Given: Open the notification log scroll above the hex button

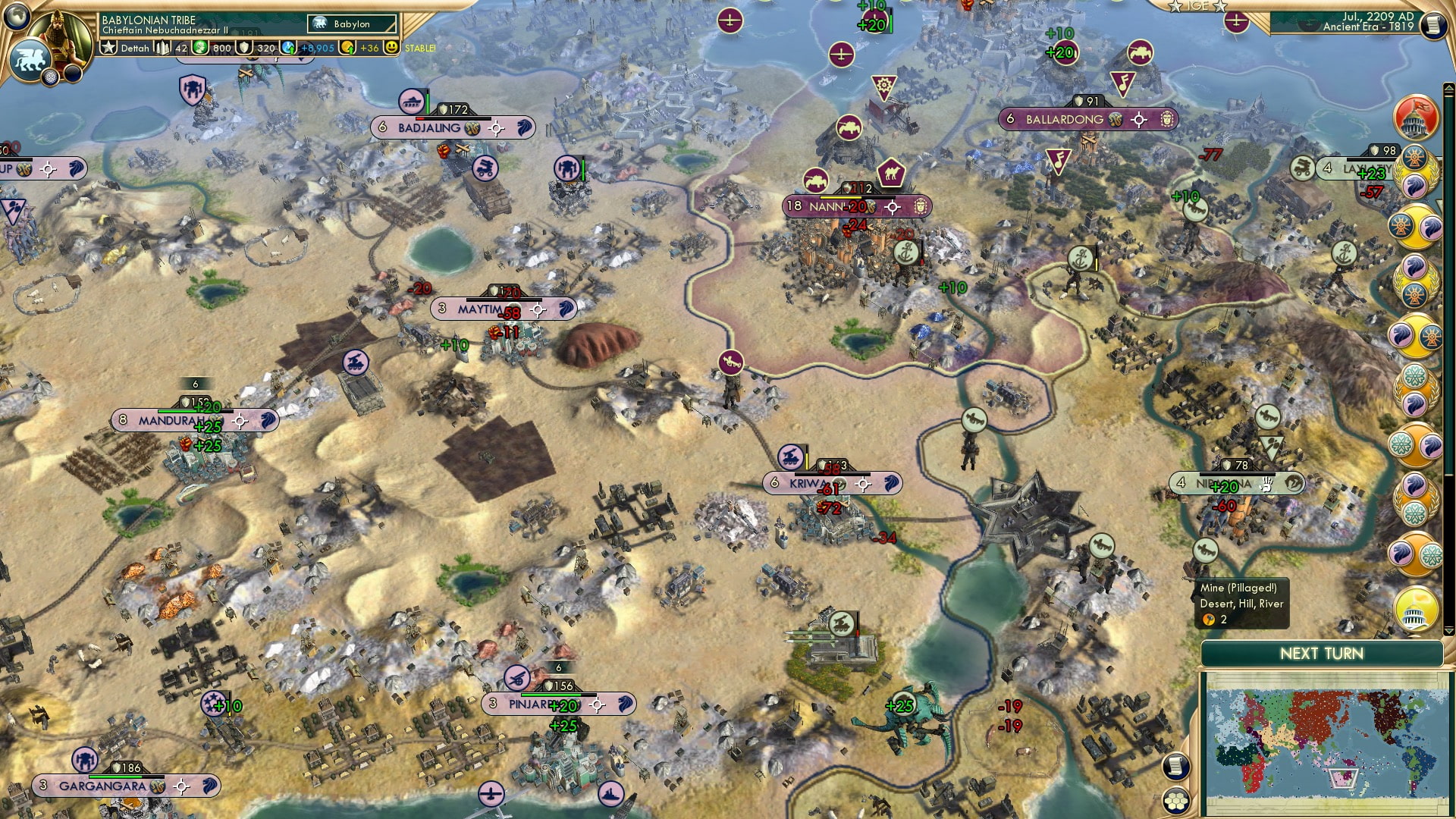Looking at the screenshot, I should click(1175, 767).
